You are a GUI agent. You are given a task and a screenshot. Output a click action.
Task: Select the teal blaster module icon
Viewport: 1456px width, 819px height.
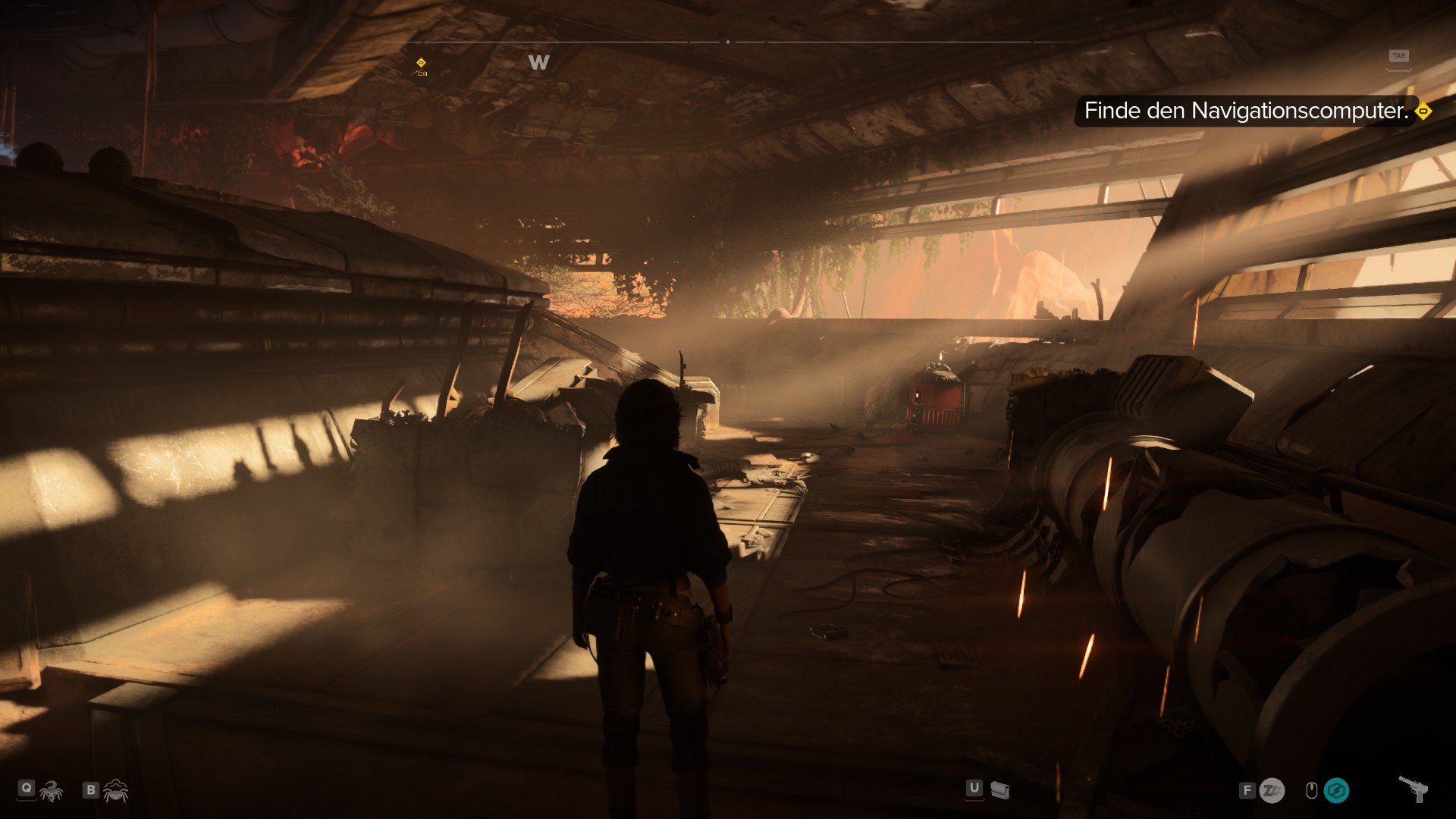(x=1336, y=791)
